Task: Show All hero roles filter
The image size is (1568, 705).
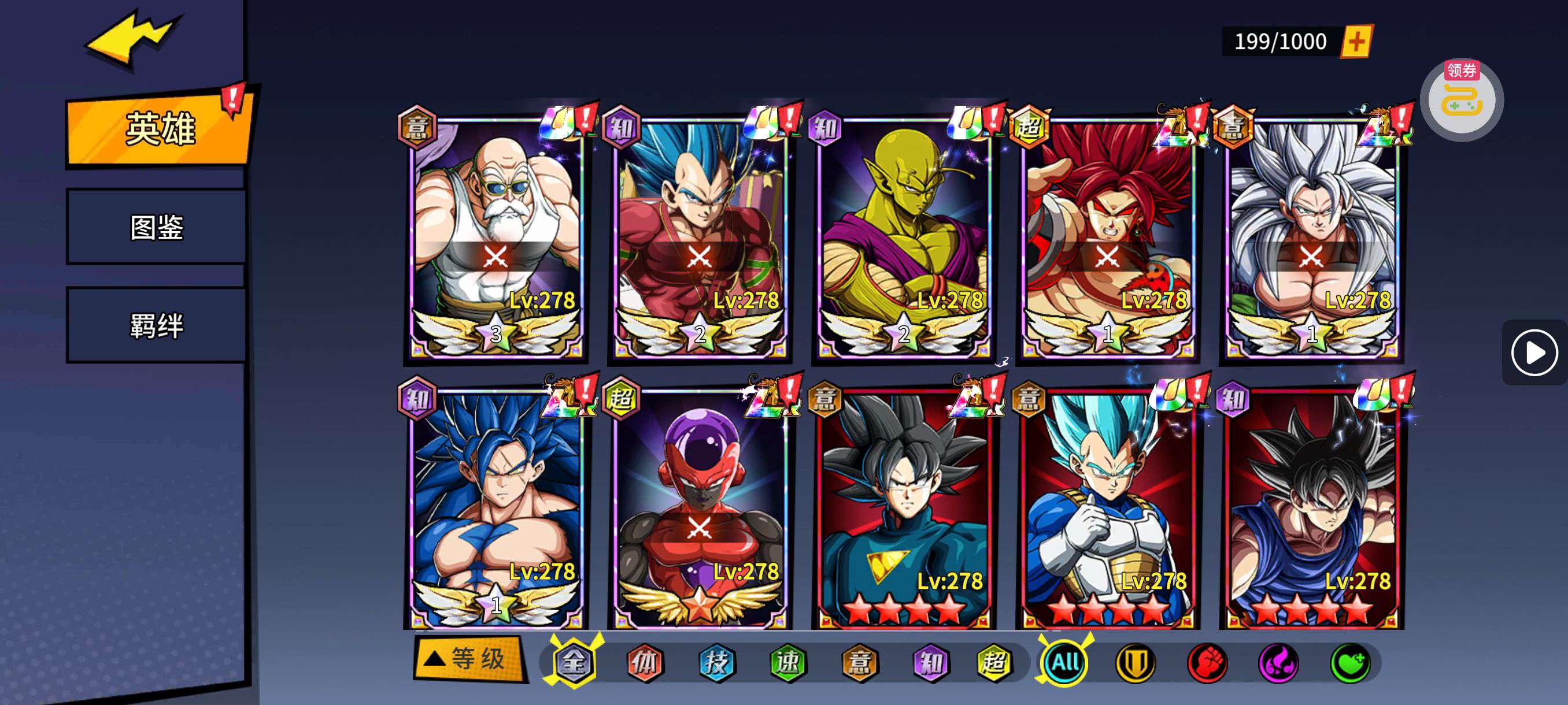Action: (1065, 662)
